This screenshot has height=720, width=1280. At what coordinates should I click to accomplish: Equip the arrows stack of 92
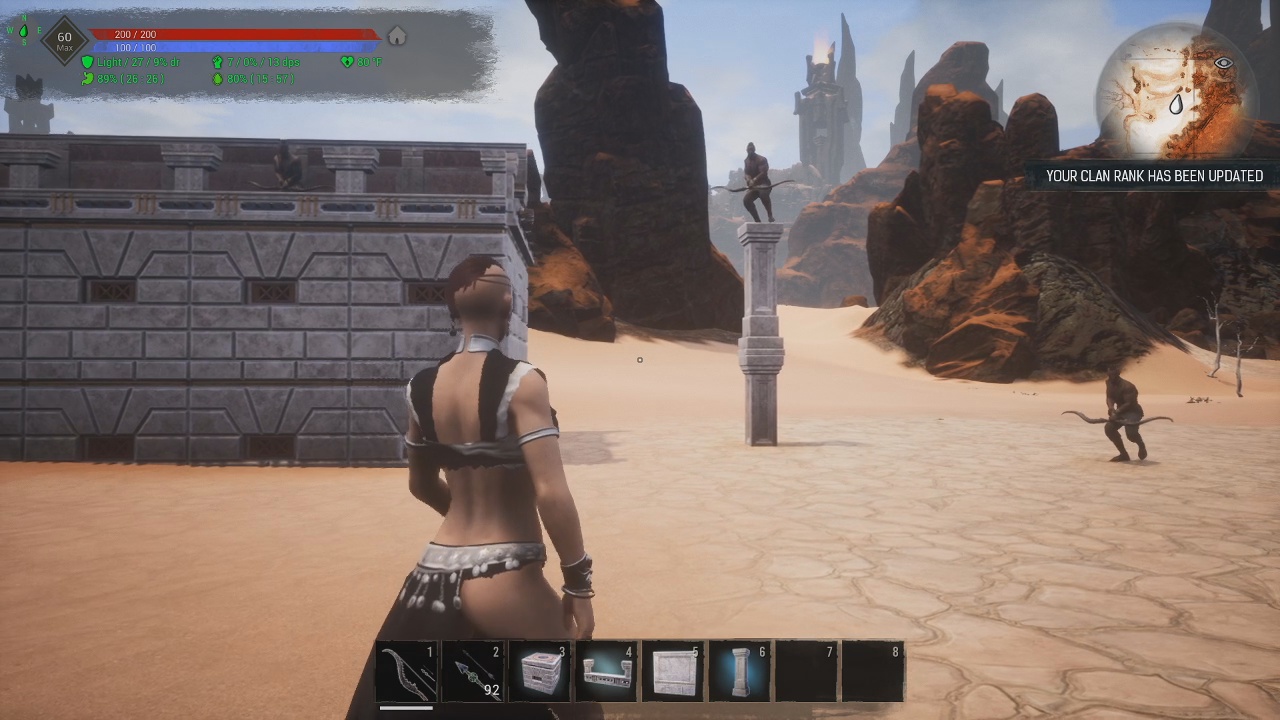474,672
